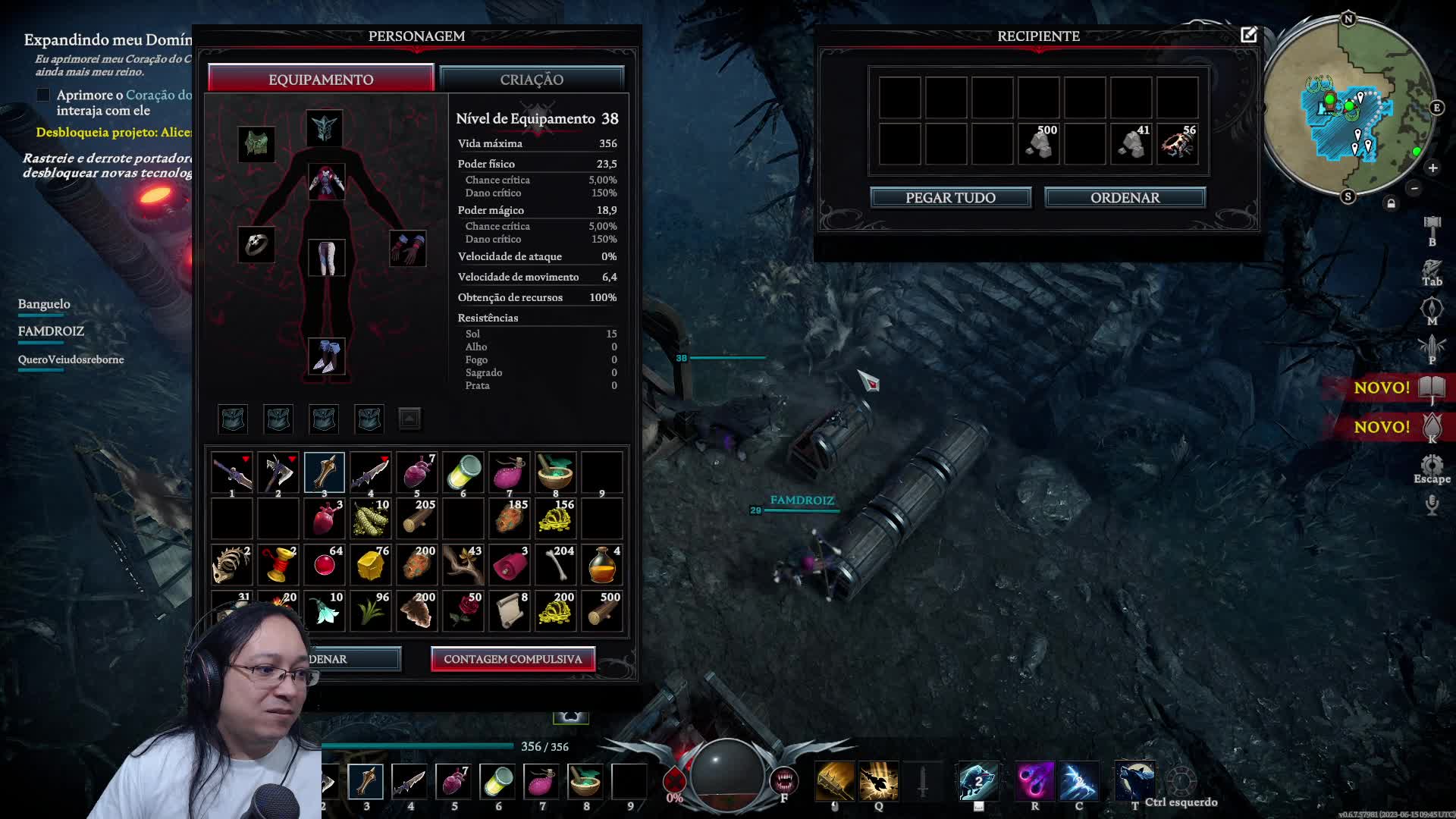
Task: Select the equipped ring slot
Action: click(256, 245)
